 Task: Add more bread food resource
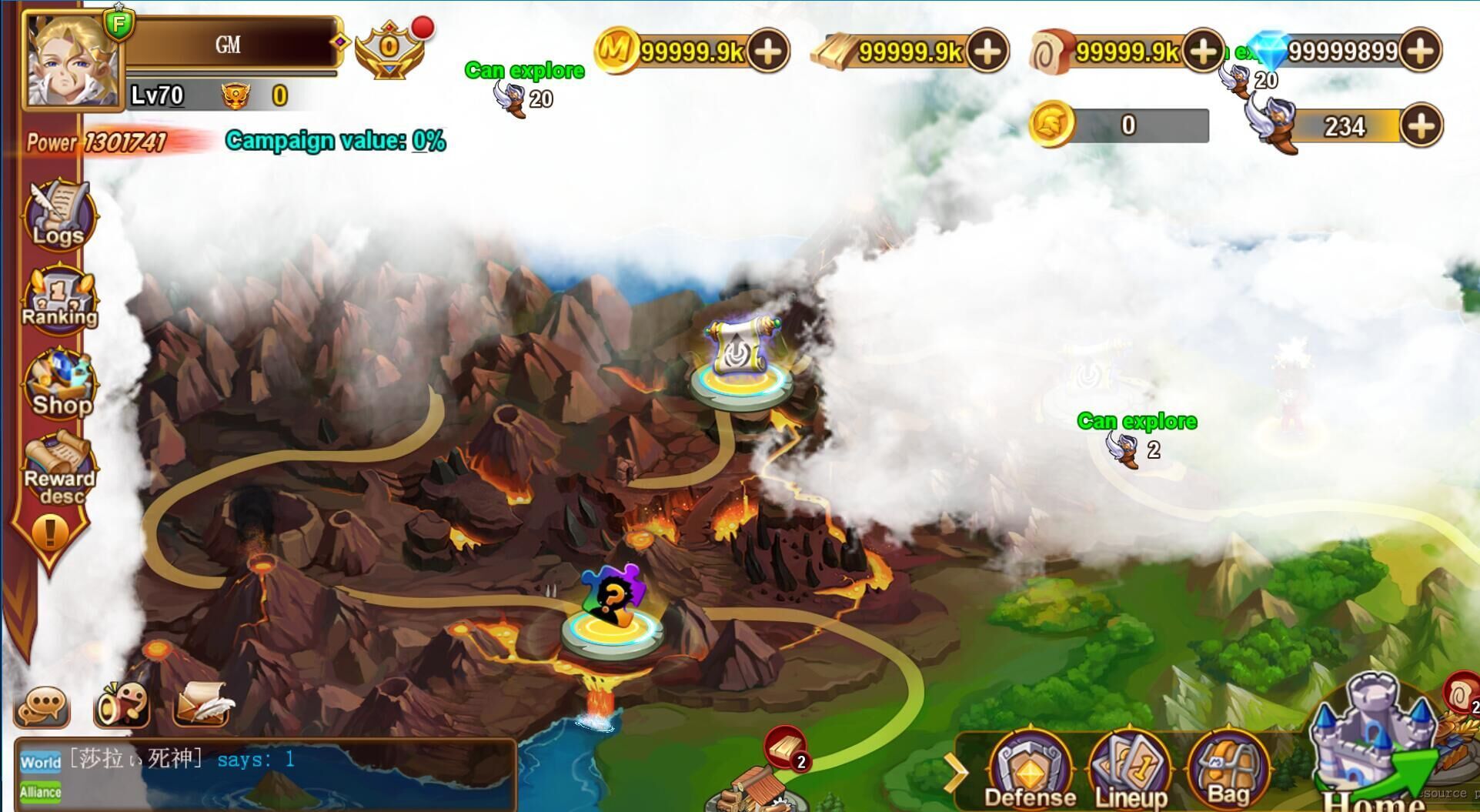(x=1203, y=51)
